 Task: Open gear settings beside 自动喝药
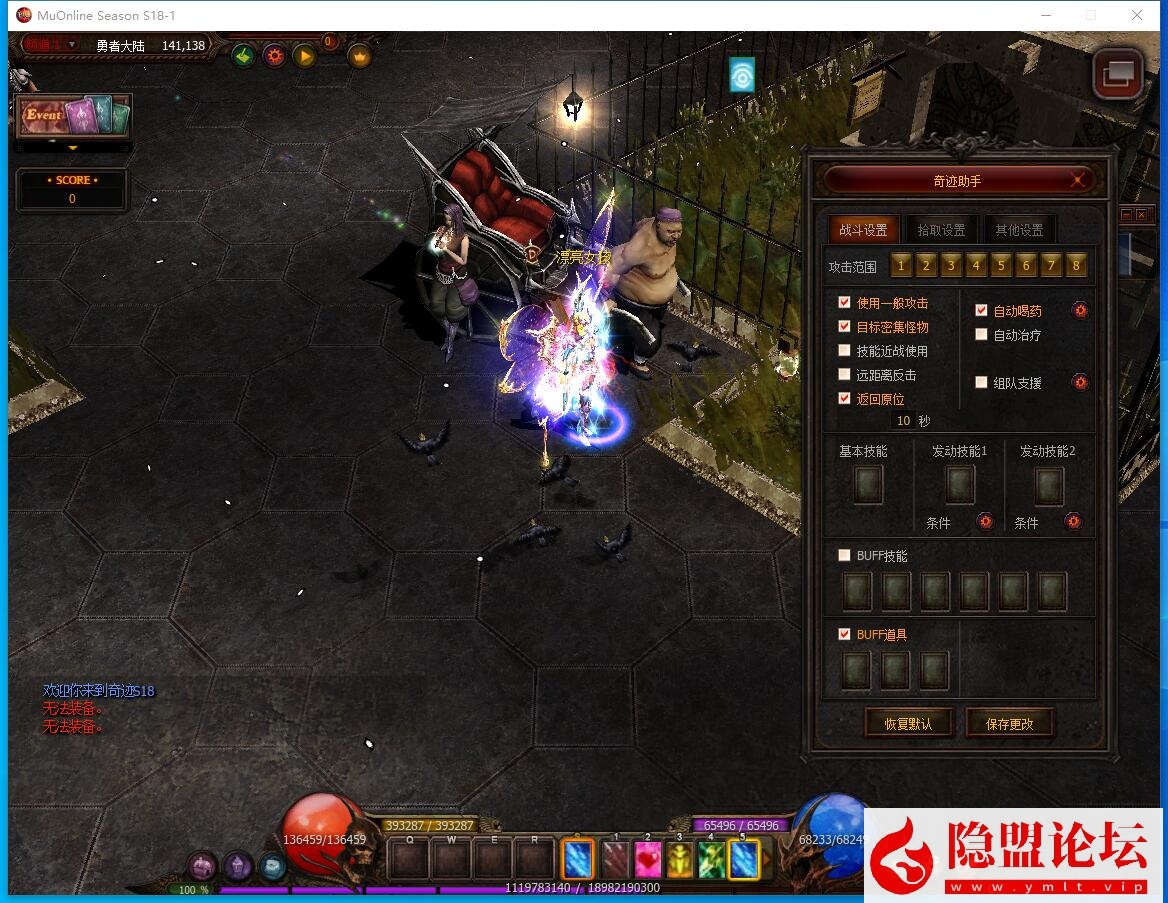pos(1080,310)
